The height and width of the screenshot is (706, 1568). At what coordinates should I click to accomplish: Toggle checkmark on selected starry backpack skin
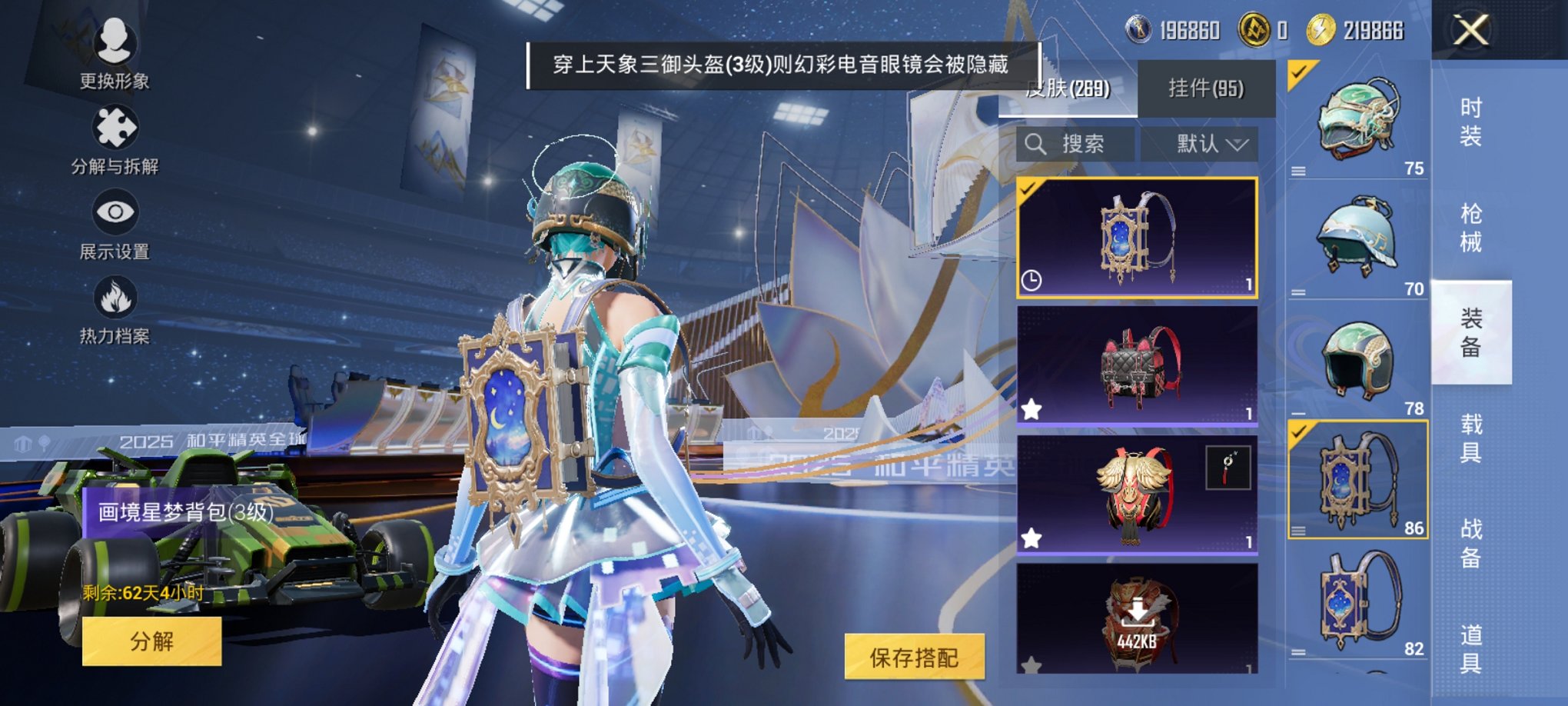[x=1025, y=187]
